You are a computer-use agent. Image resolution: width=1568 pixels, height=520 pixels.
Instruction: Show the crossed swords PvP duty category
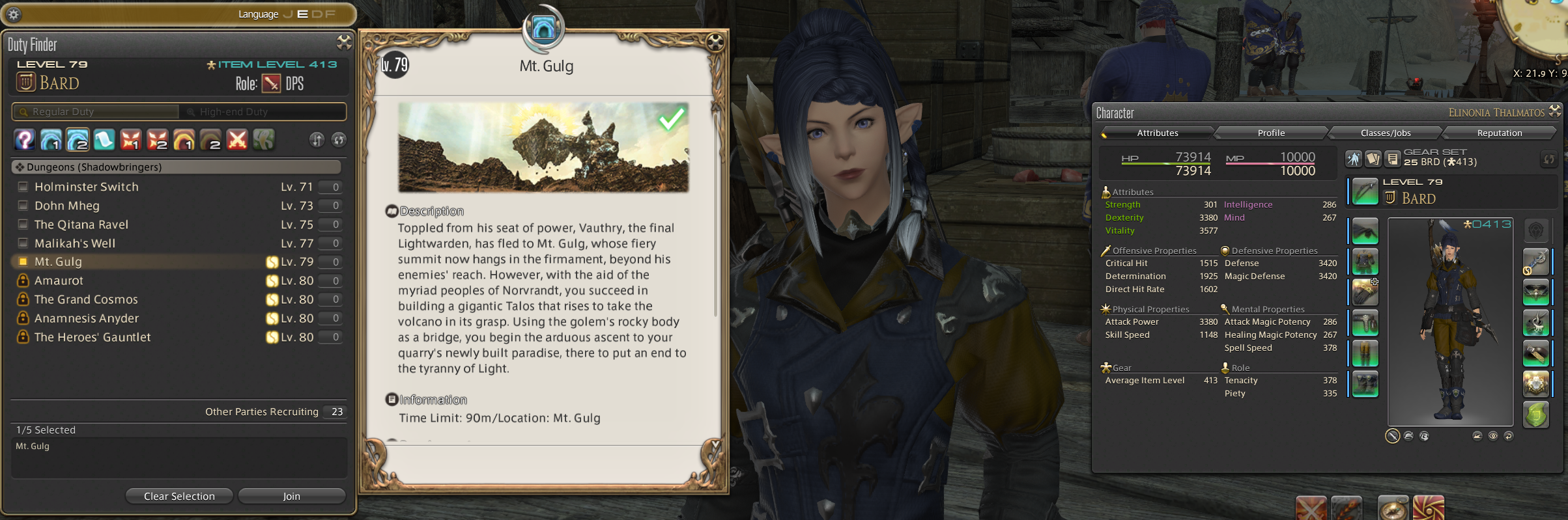click(237, 139)
